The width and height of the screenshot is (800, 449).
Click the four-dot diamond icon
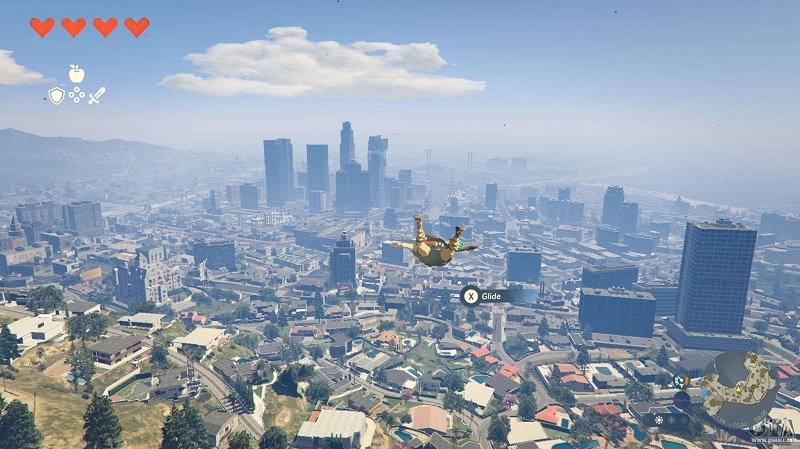point(77,95)
